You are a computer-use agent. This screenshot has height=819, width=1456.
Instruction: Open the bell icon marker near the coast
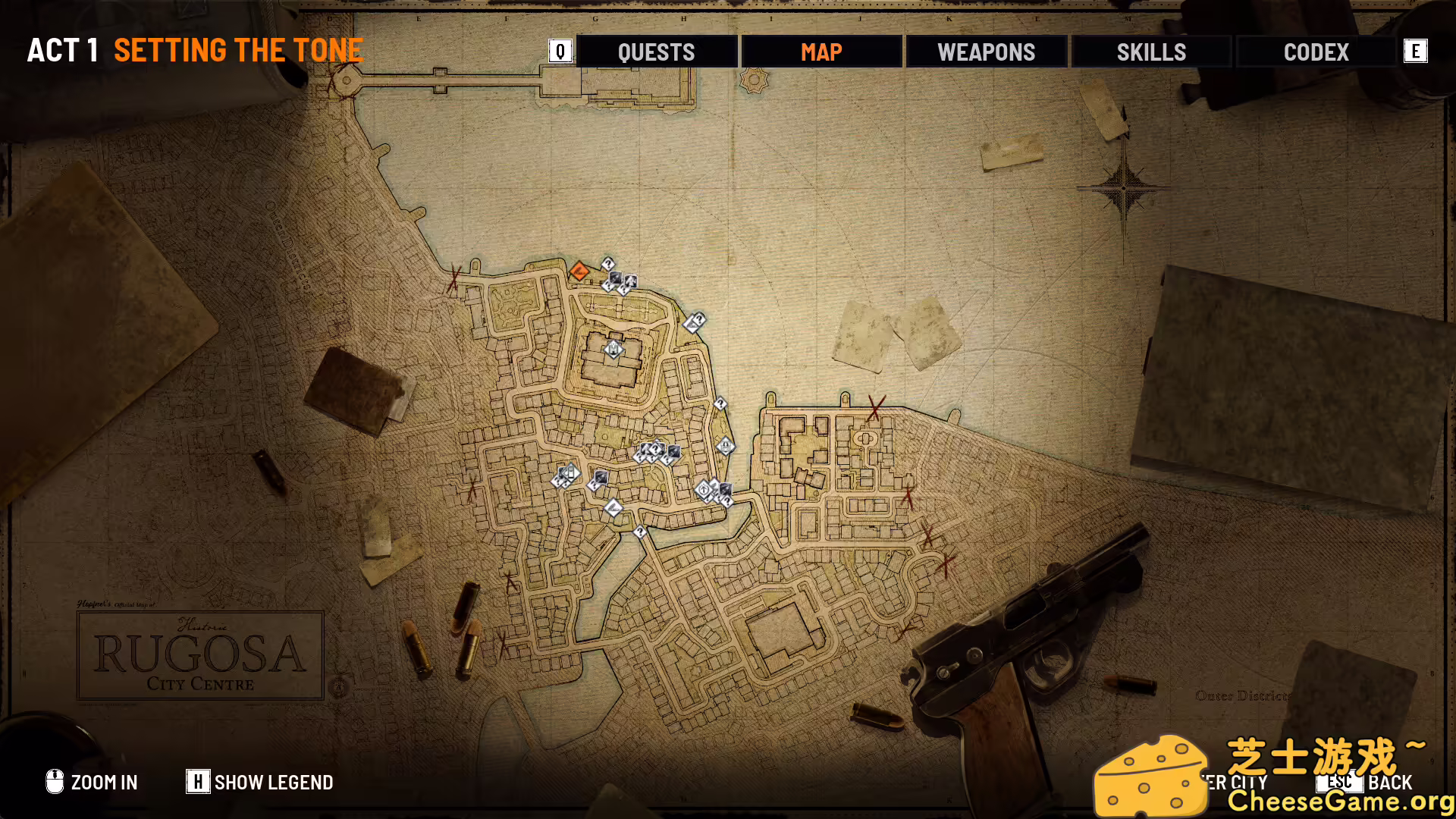click(726, 447)
